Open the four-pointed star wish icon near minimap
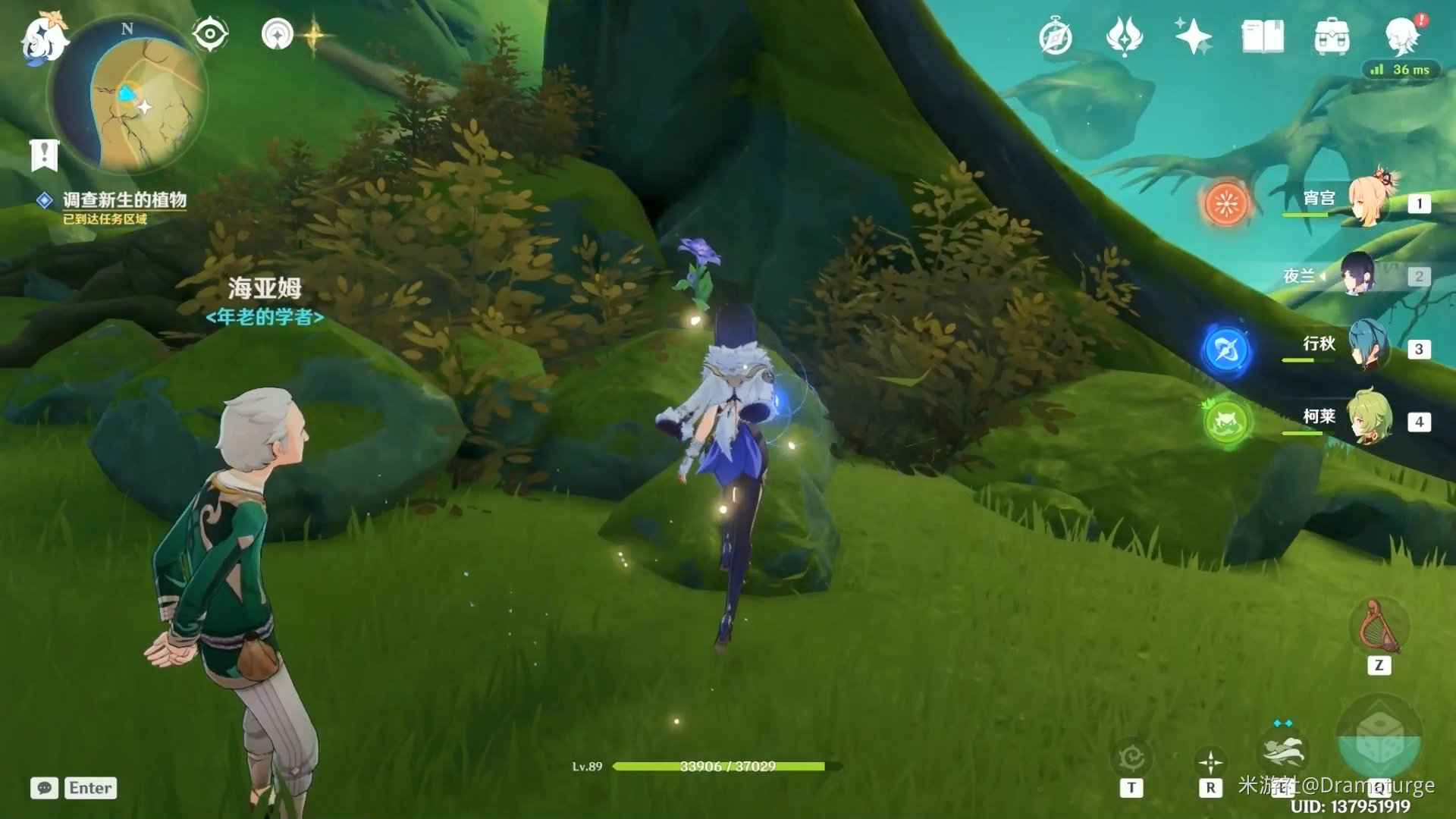The image size is (1456, 819). [x=314, y=35]
